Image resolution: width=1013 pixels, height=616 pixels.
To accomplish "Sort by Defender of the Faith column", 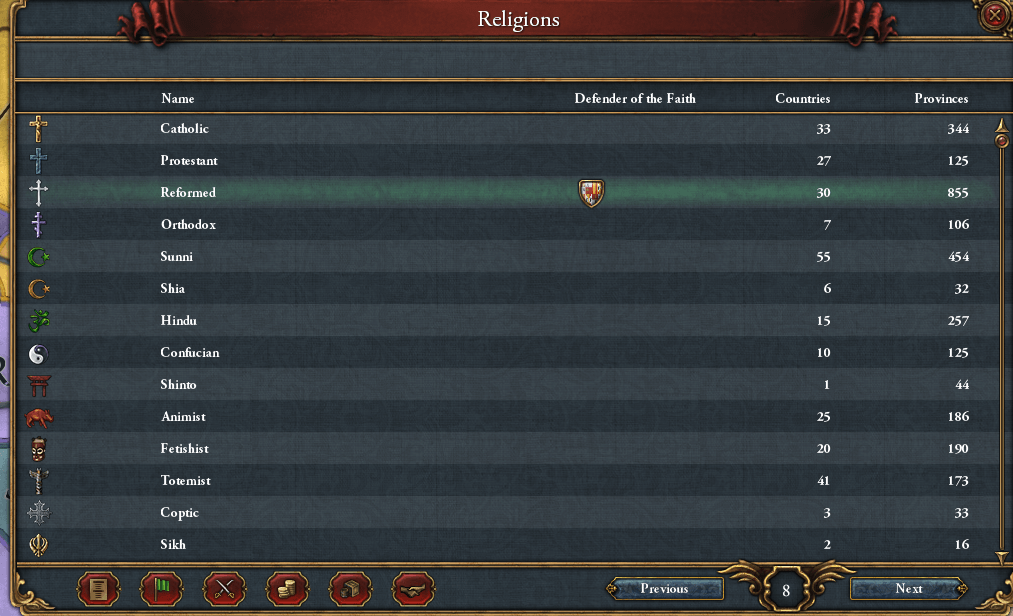I will tap(634, 99).
